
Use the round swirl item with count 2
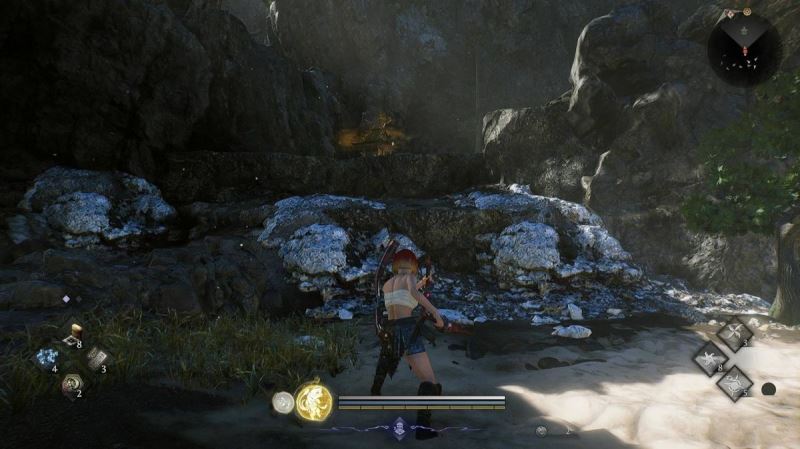[x=71, y=383]
